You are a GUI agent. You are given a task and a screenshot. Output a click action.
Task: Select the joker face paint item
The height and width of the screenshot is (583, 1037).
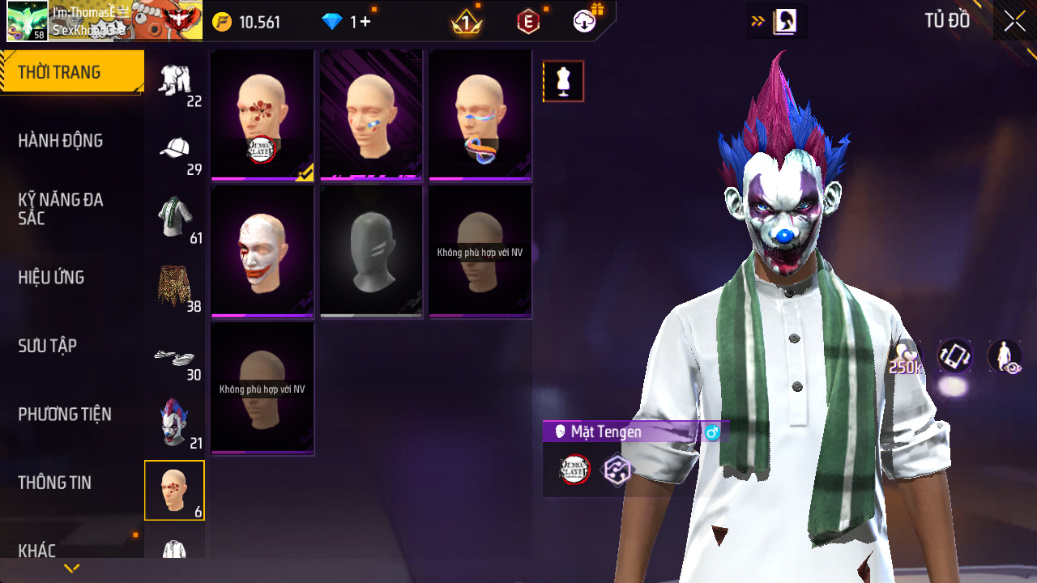coord(263,251)
